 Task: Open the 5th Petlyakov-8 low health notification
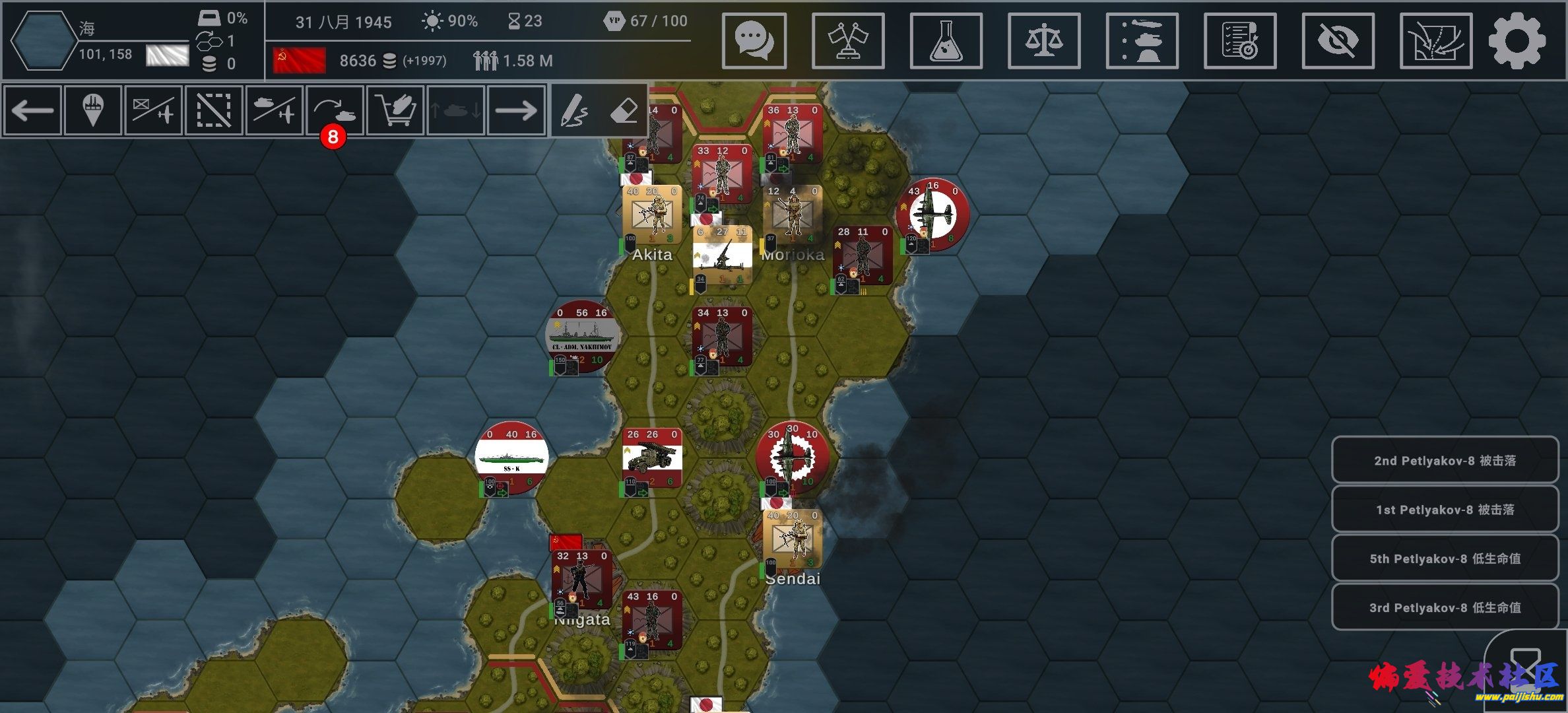point(1445,559)
